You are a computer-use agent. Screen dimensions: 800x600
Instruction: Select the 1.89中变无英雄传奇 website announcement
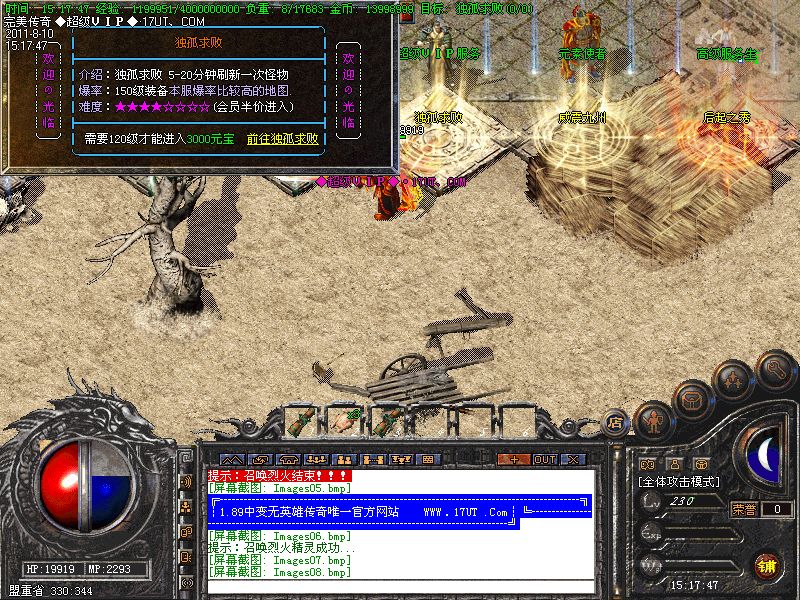(x=365, y=512)
